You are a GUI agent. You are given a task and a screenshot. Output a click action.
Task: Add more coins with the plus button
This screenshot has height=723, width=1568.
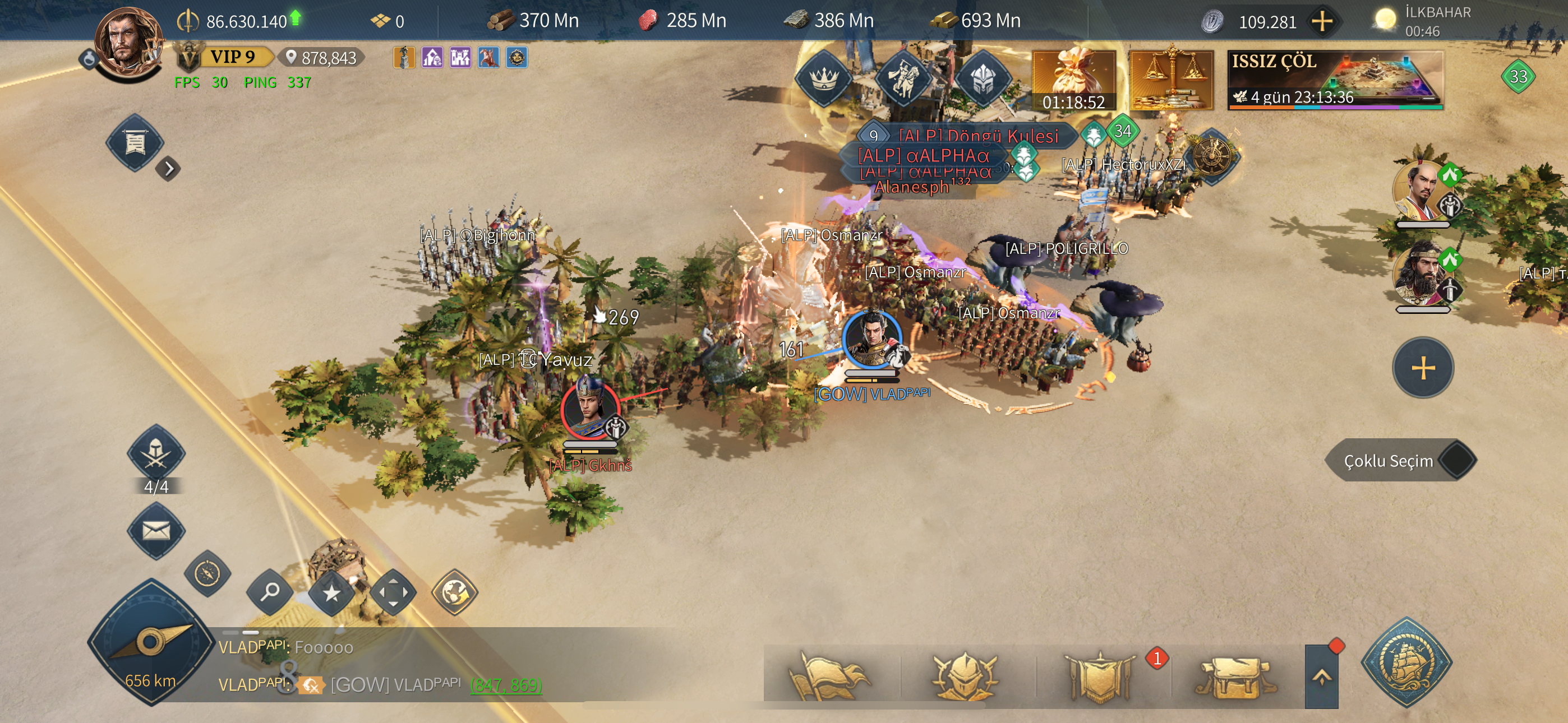point(1321,22)
